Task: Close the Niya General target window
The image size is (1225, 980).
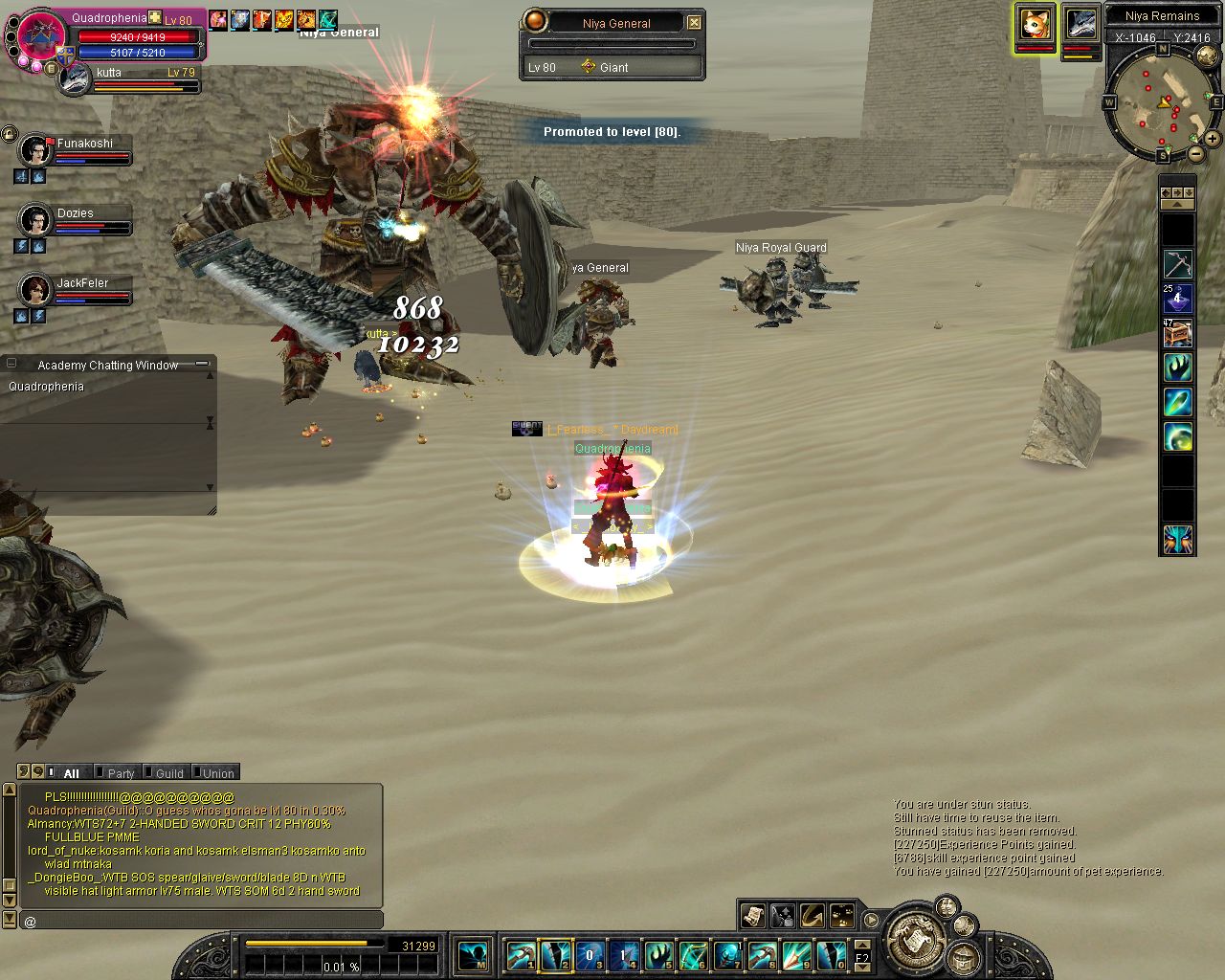Action: [694, 22]
